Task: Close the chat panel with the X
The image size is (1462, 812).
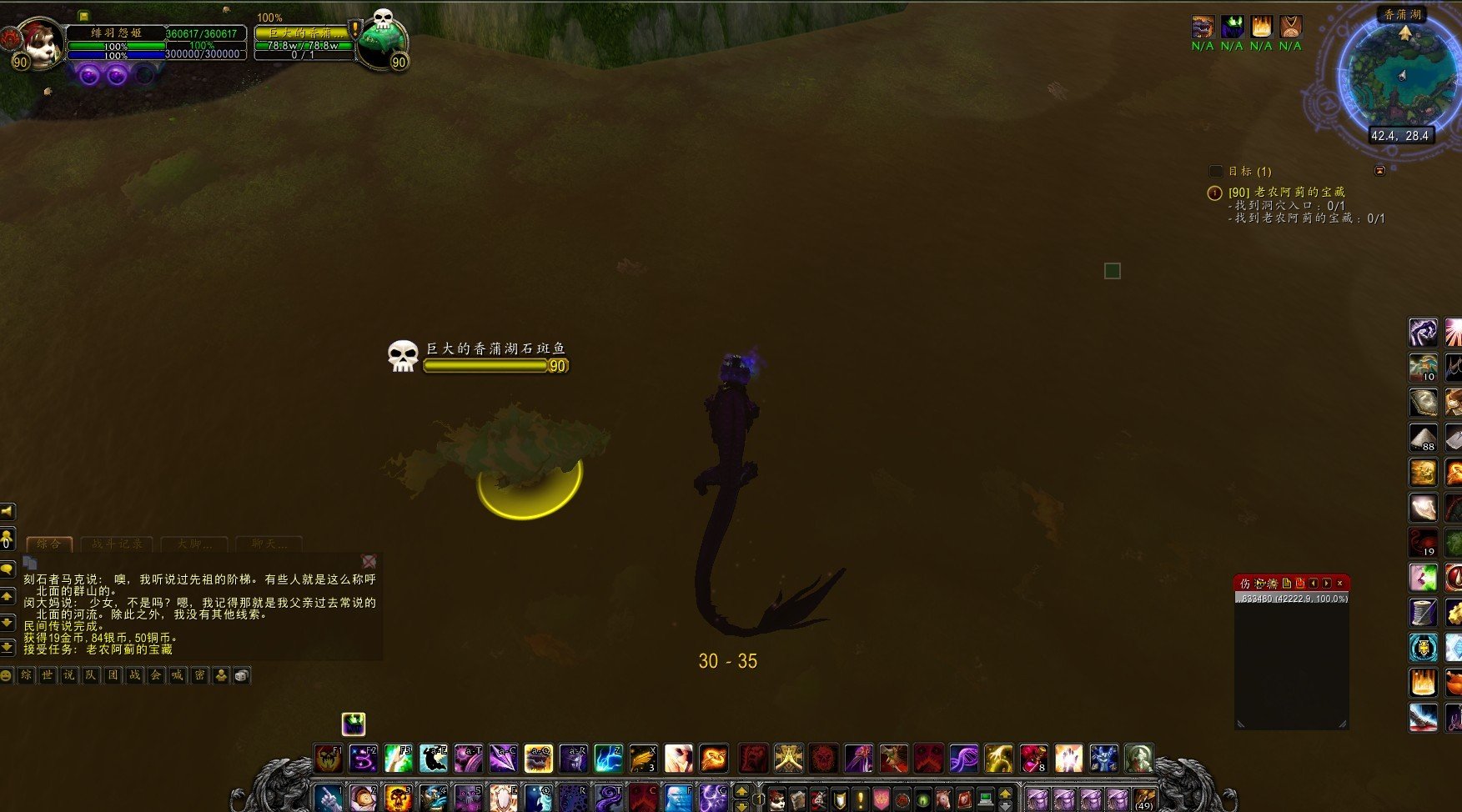Action: (369, 561)
